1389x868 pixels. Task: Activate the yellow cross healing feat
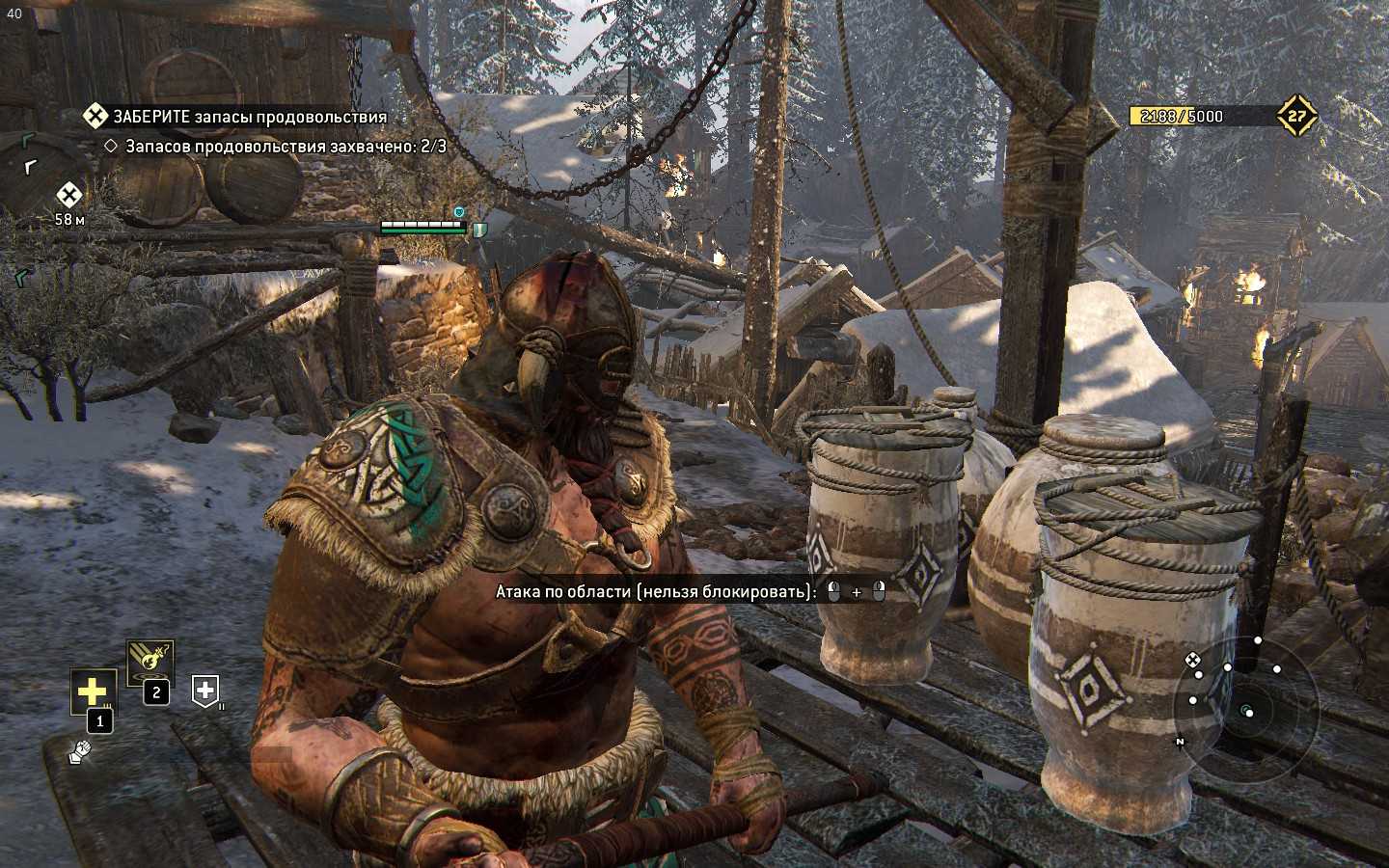93,691
